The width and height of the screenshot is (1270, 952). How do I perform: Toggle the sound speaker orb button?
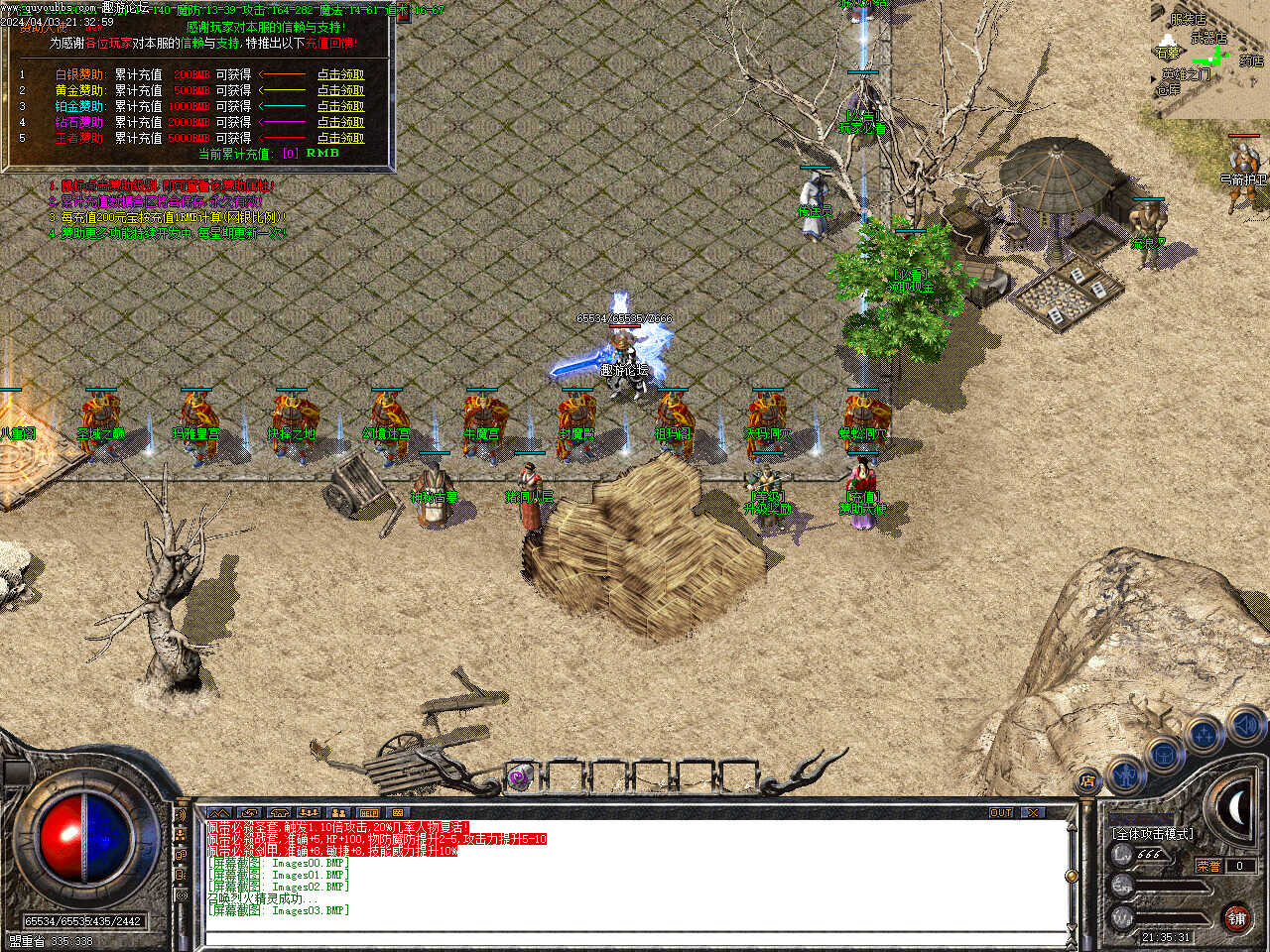pos(1244,726)
